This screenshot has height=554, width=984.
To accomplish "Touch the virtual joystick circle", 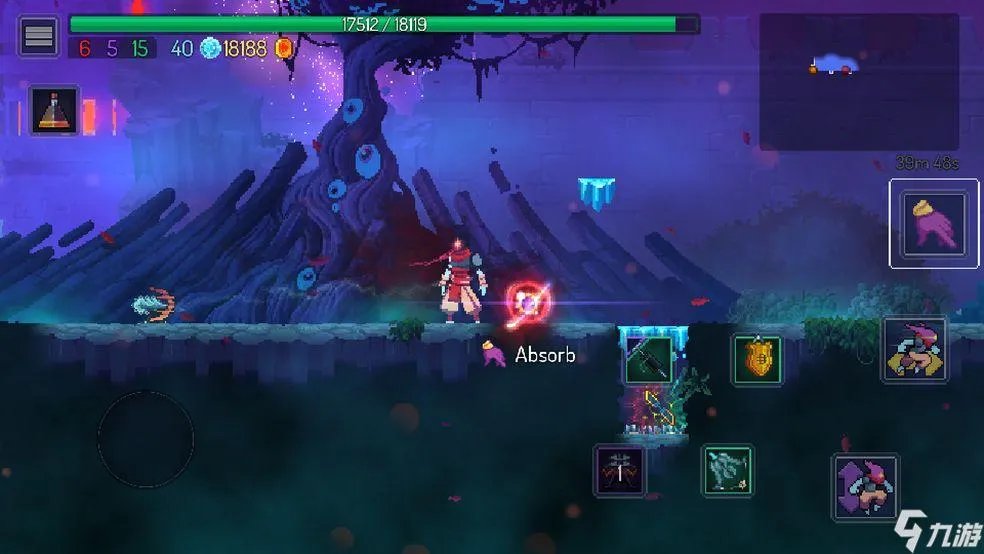I will pos(146,439).
